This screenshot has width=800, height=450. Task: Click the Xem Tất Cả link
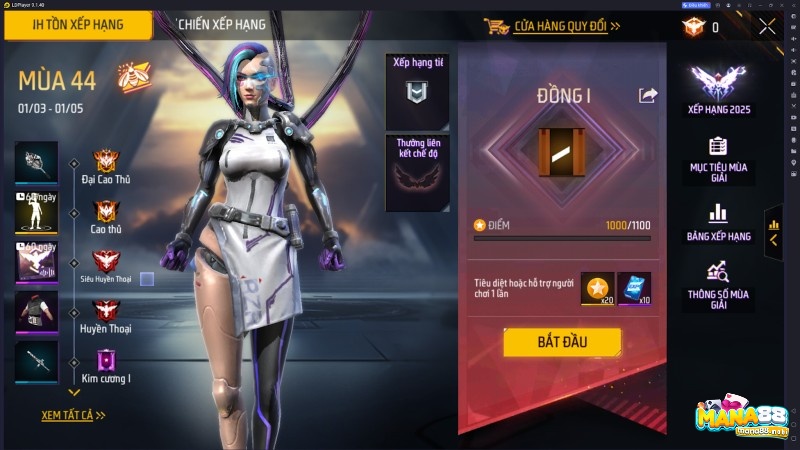tap(73, 414)
